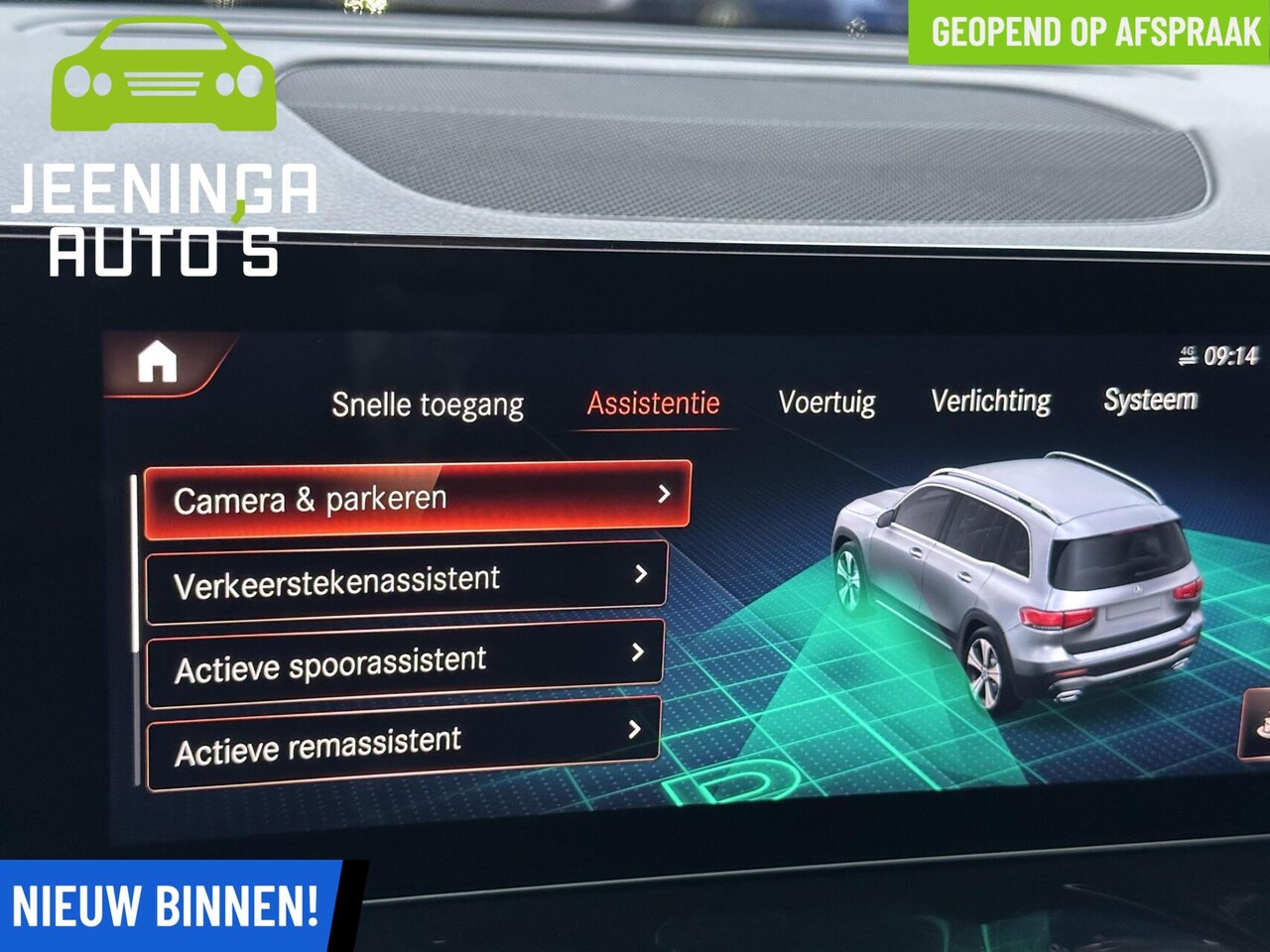The image size is (1270, 952).
Task: Switch to the Snelle toegang tab
Action: (428, 405)
